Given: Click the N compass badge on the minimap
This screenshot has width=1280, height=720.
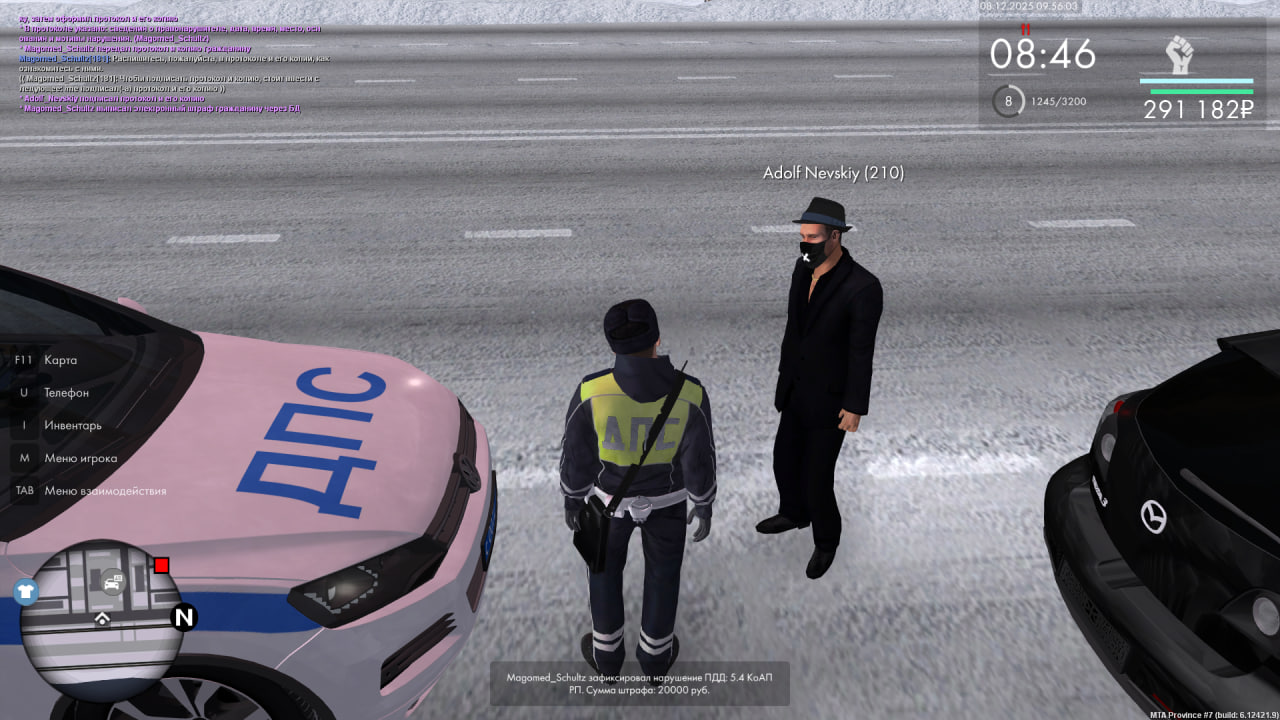Looking at the screenshot, I should click(184, 617).
